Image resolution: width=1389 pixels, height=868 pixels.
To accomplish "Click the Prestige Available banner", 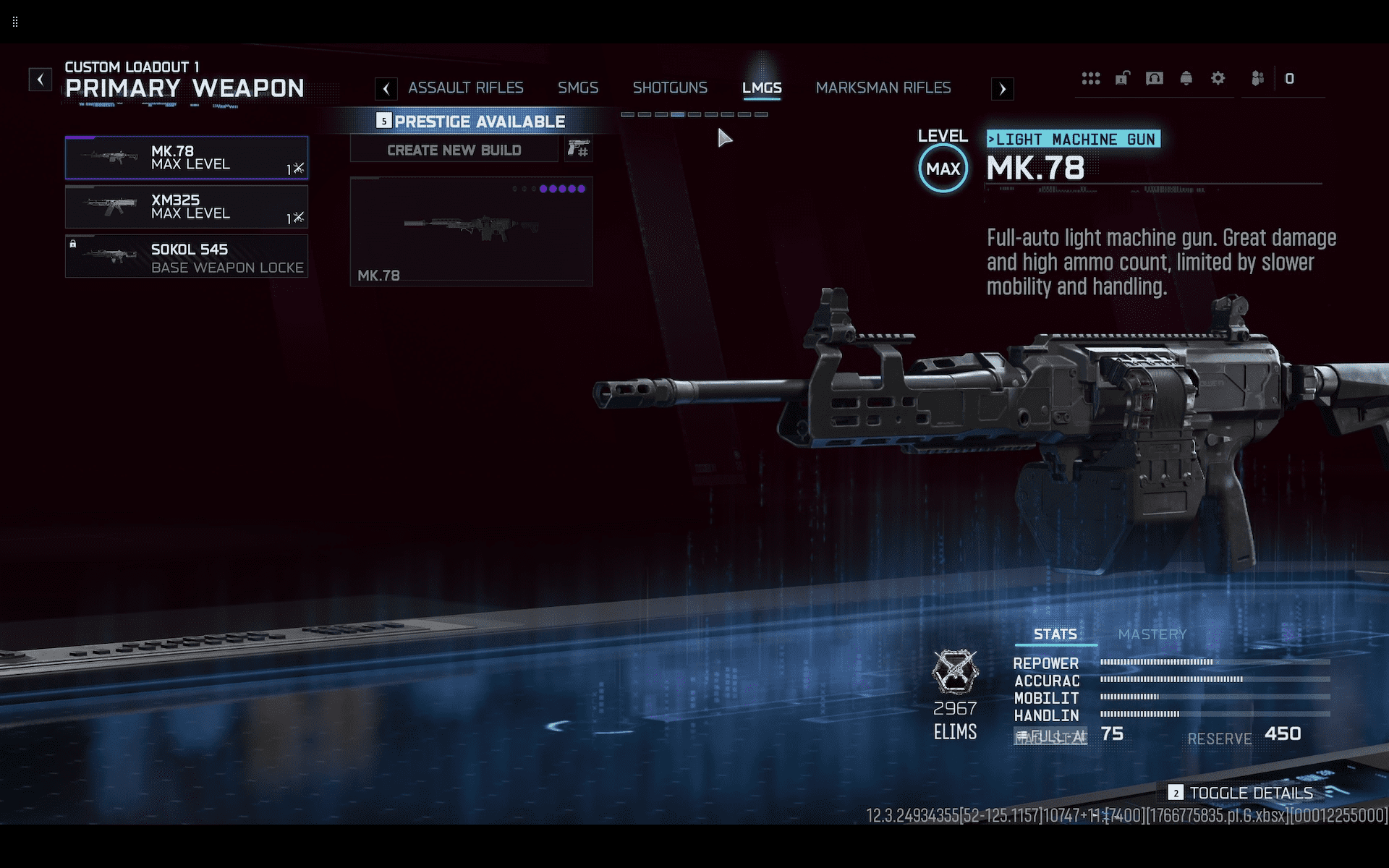I will (x=472, y=122).
